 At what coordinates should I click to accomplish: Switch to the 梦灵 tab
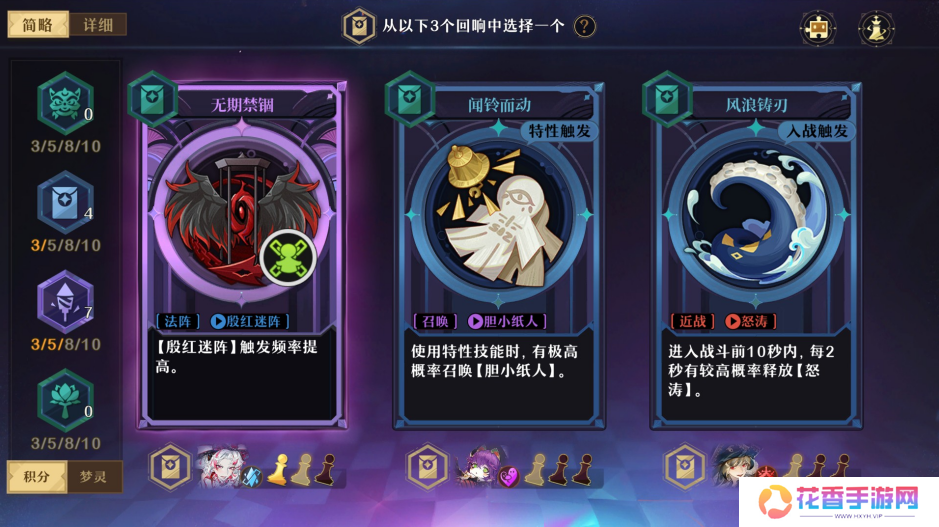(x=93, y=476)
